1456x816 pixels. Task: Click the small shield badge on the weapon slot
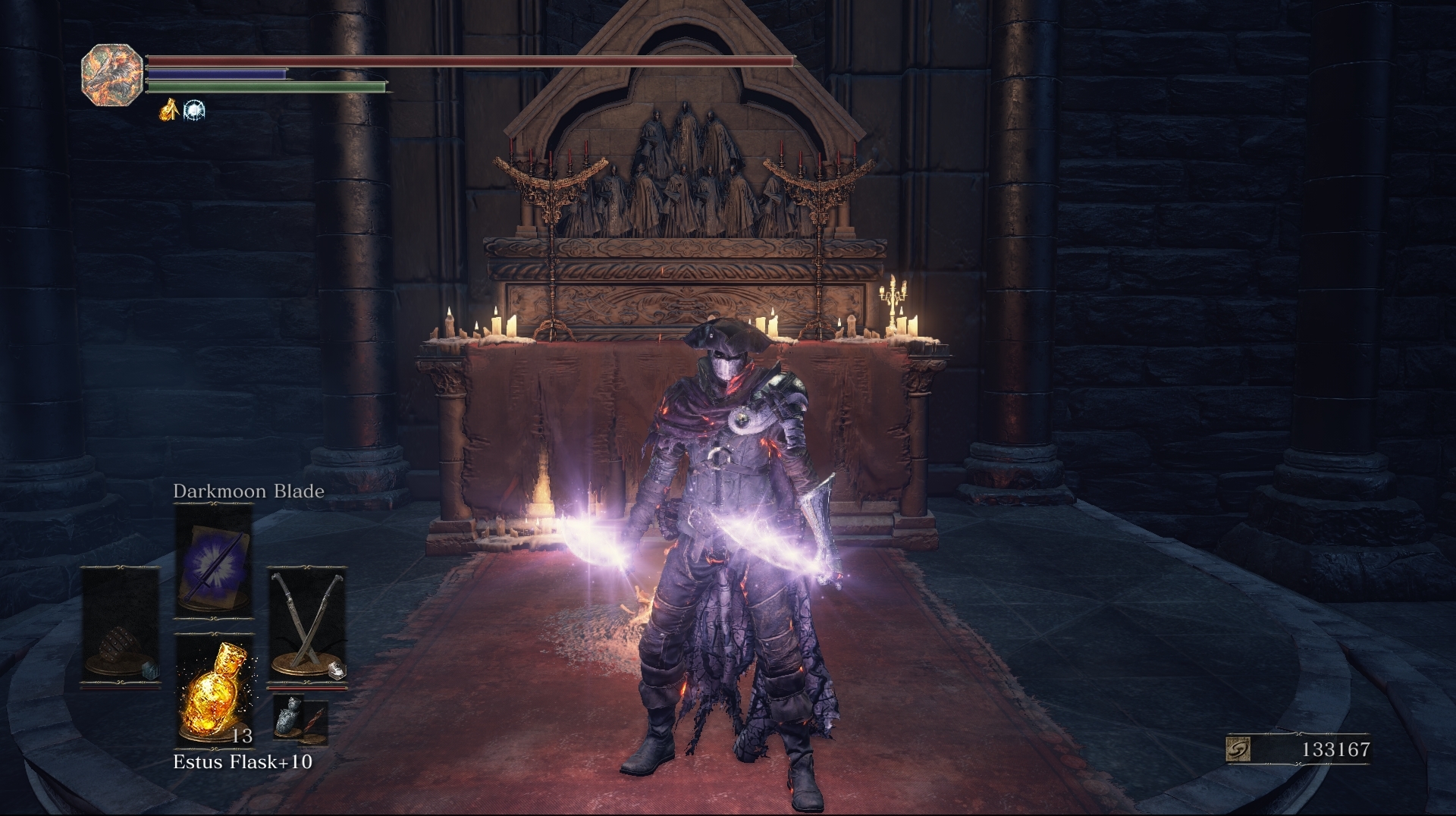point(337,670)
